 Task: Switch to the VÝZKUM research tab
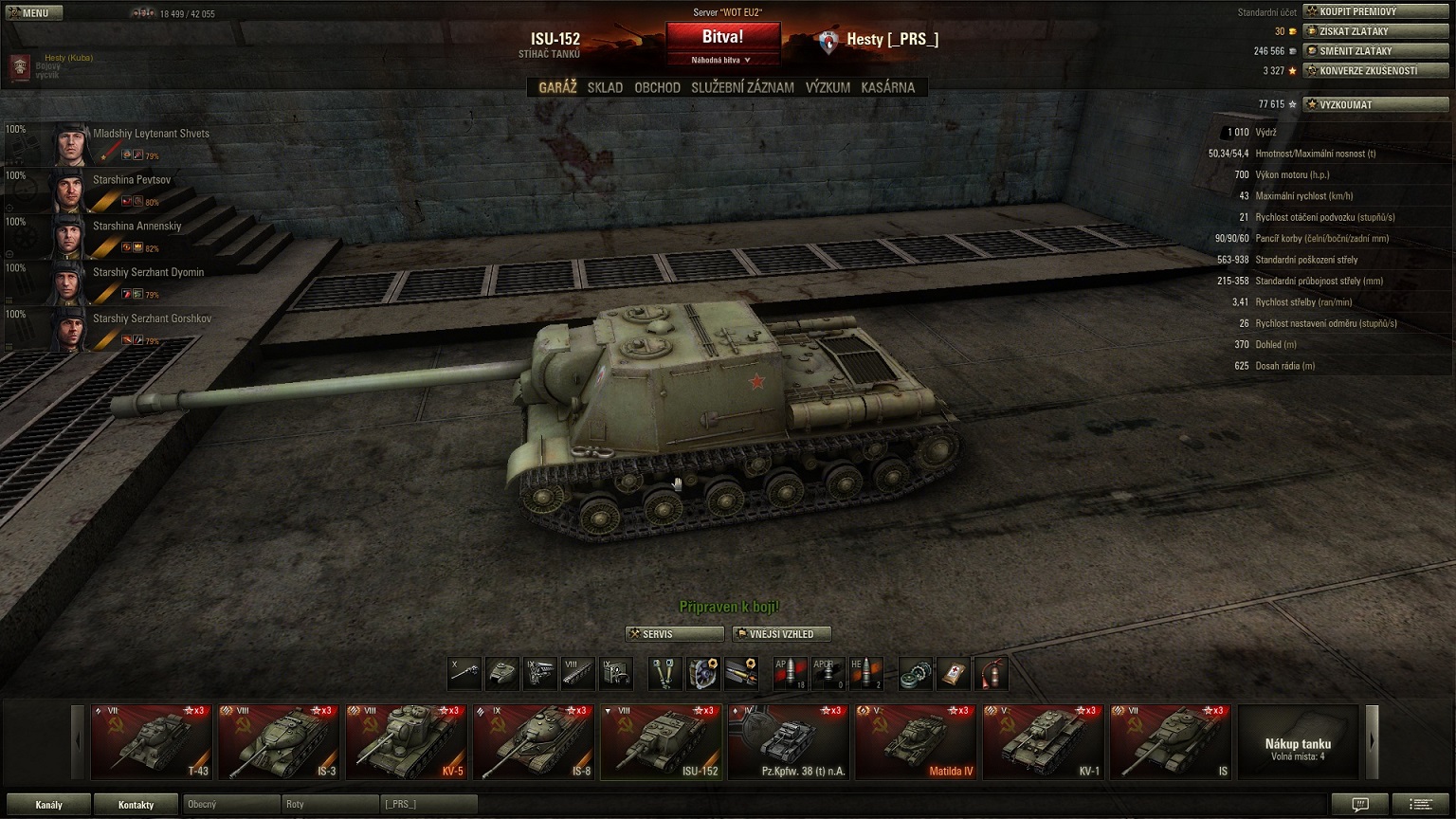pyautogui.click(x=828, y=87)
